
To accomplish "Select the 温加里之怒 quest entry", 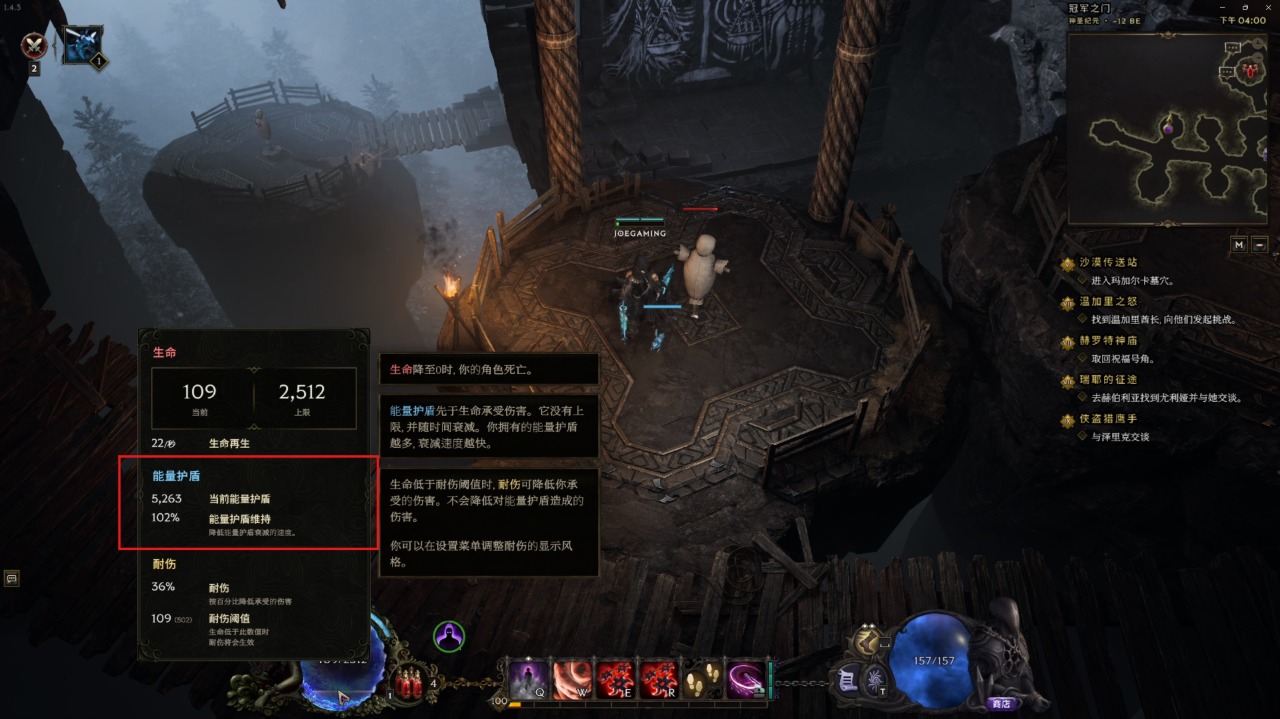I will coord(1107,301).
